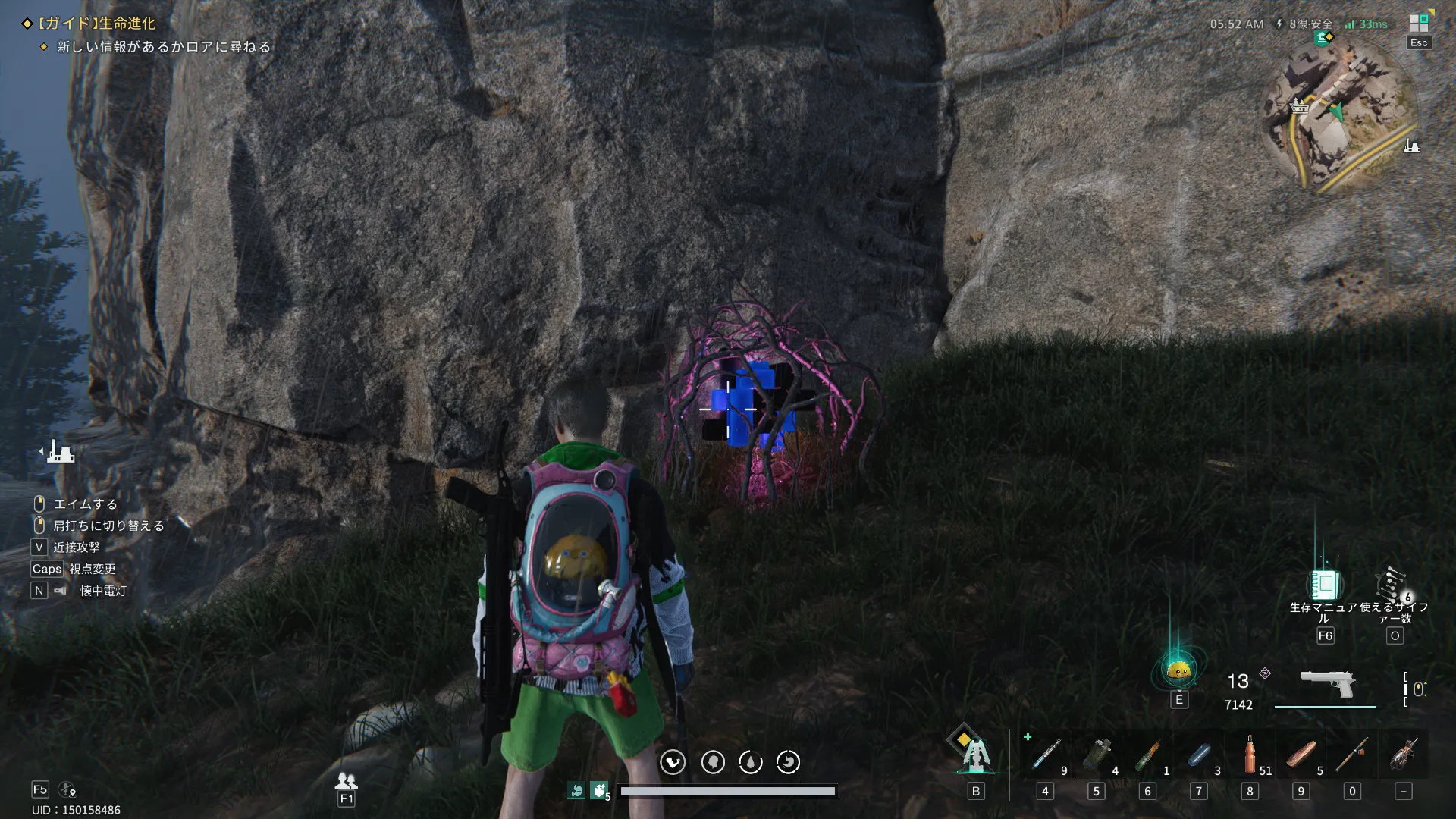
Task: Equip the fishing rod from hotbar
Action: coord(1352,755)
